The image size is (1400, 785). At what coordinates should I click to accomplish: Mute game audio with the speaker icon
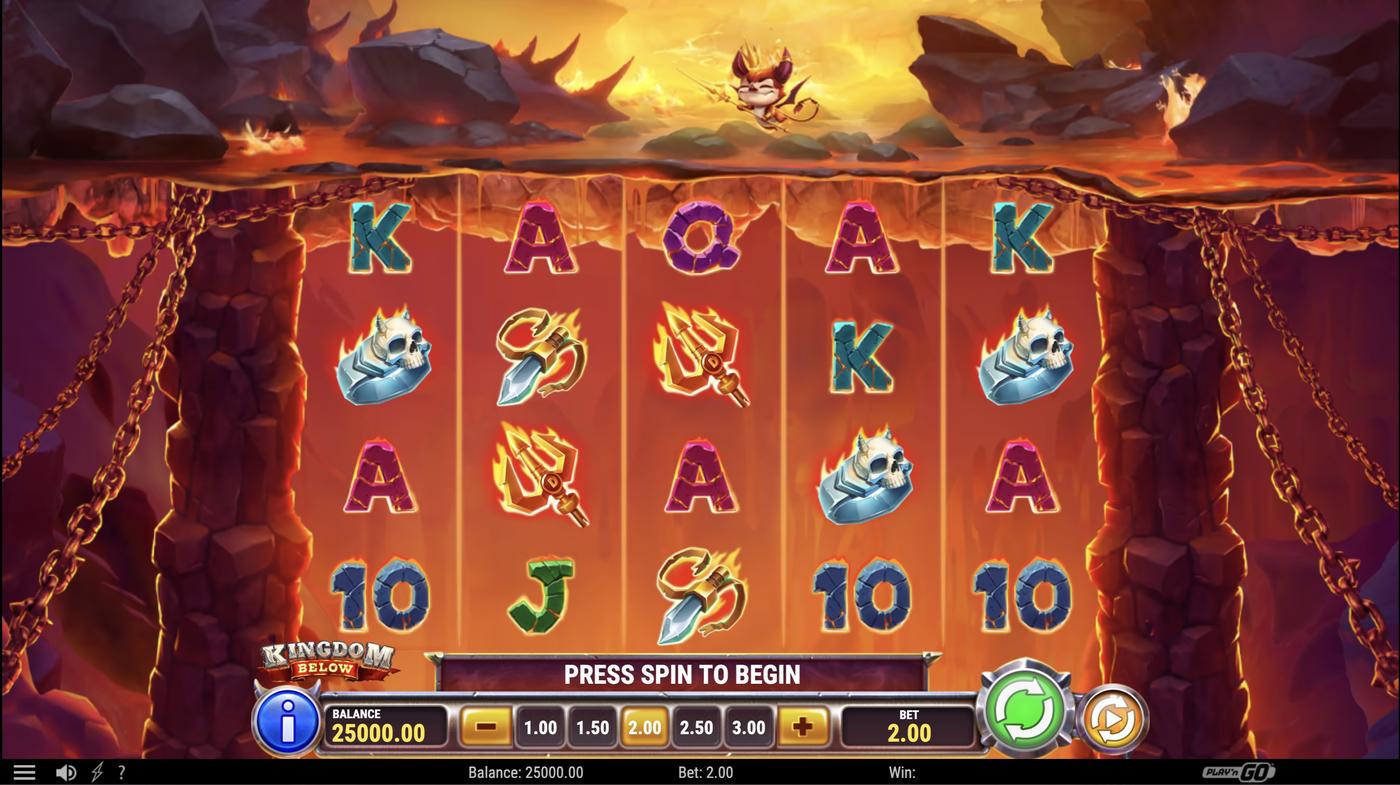[x=65, y=770]
